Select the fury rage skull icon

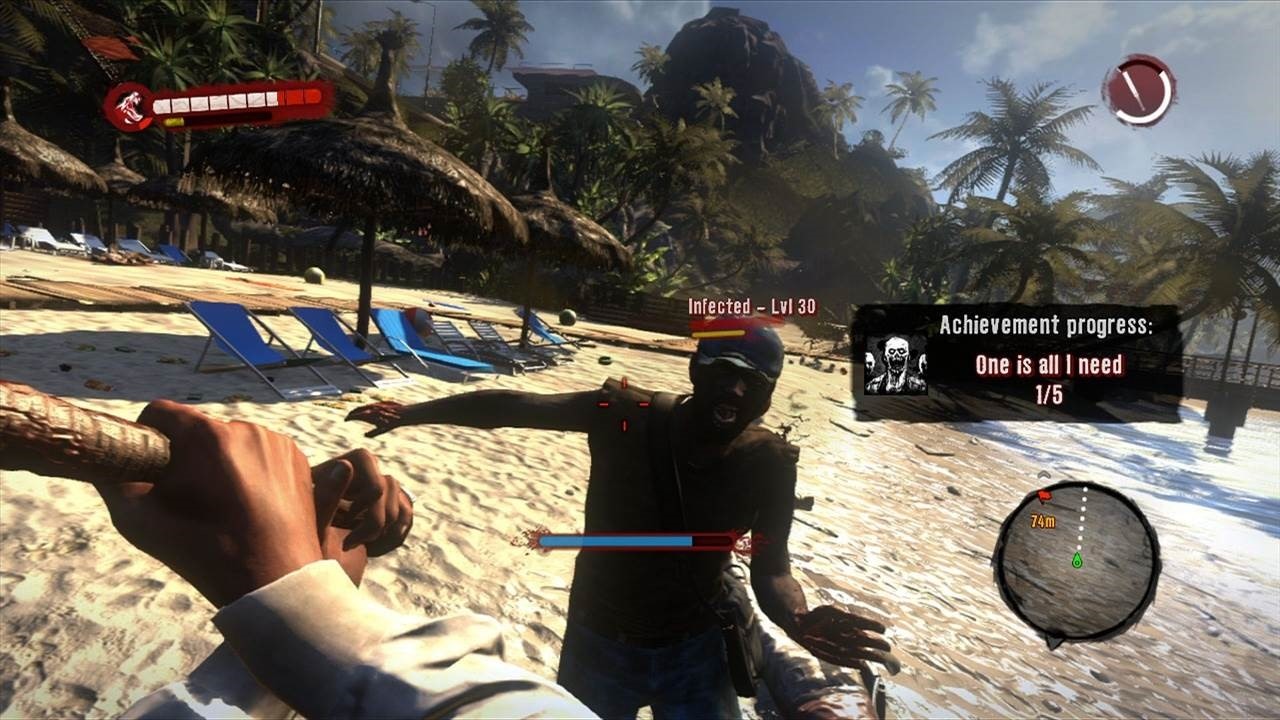(x=131, y=108)
